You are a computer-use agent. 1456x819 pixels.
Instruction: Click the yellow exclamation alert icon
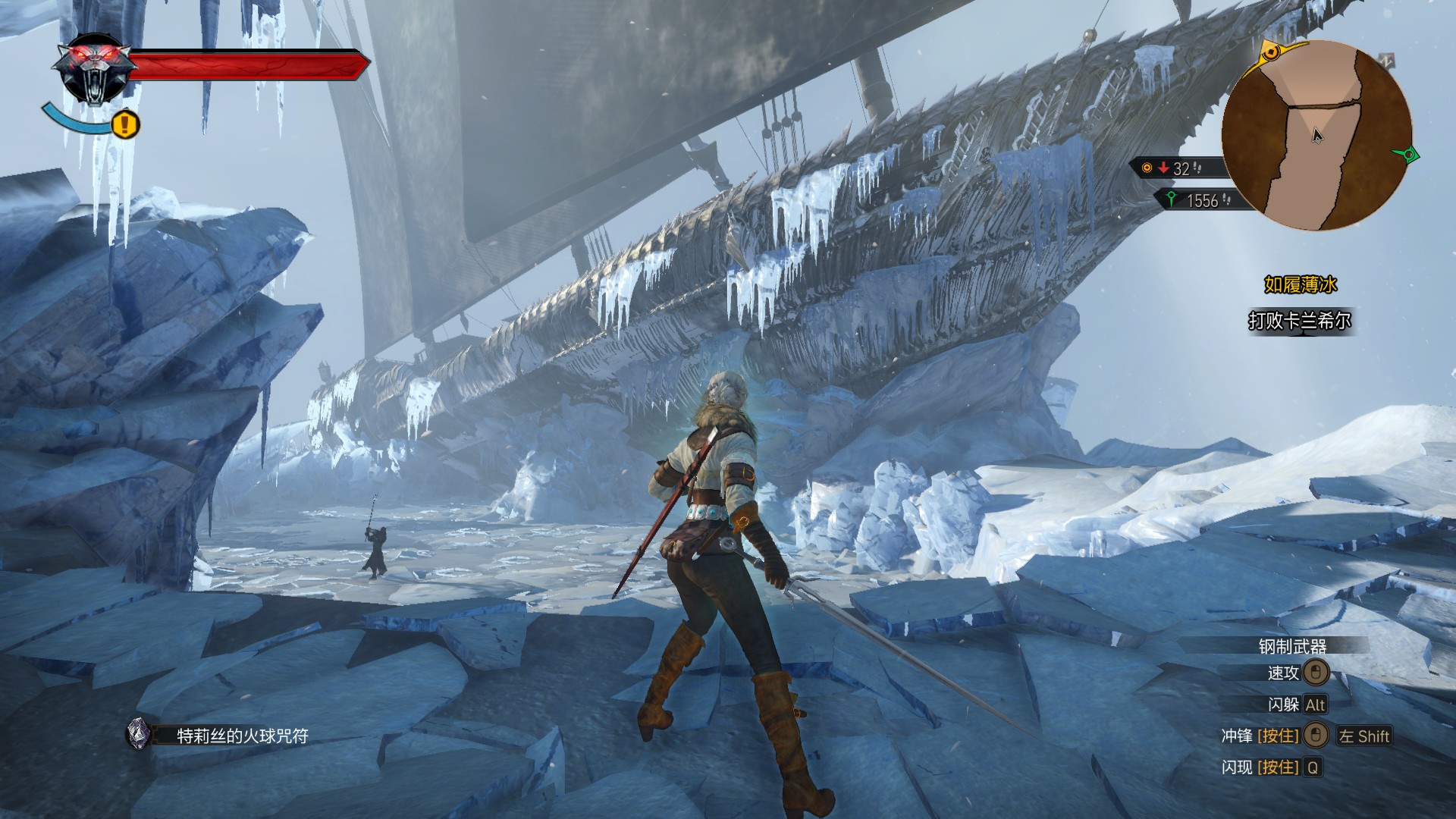126,123
